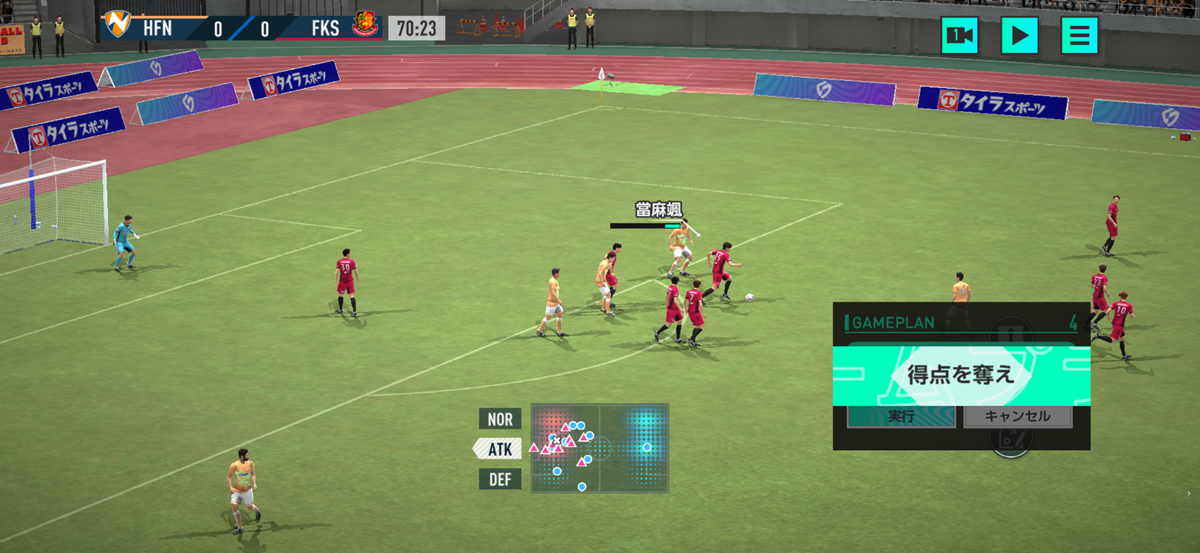Click the play speed arrow button

(1019, 36)
